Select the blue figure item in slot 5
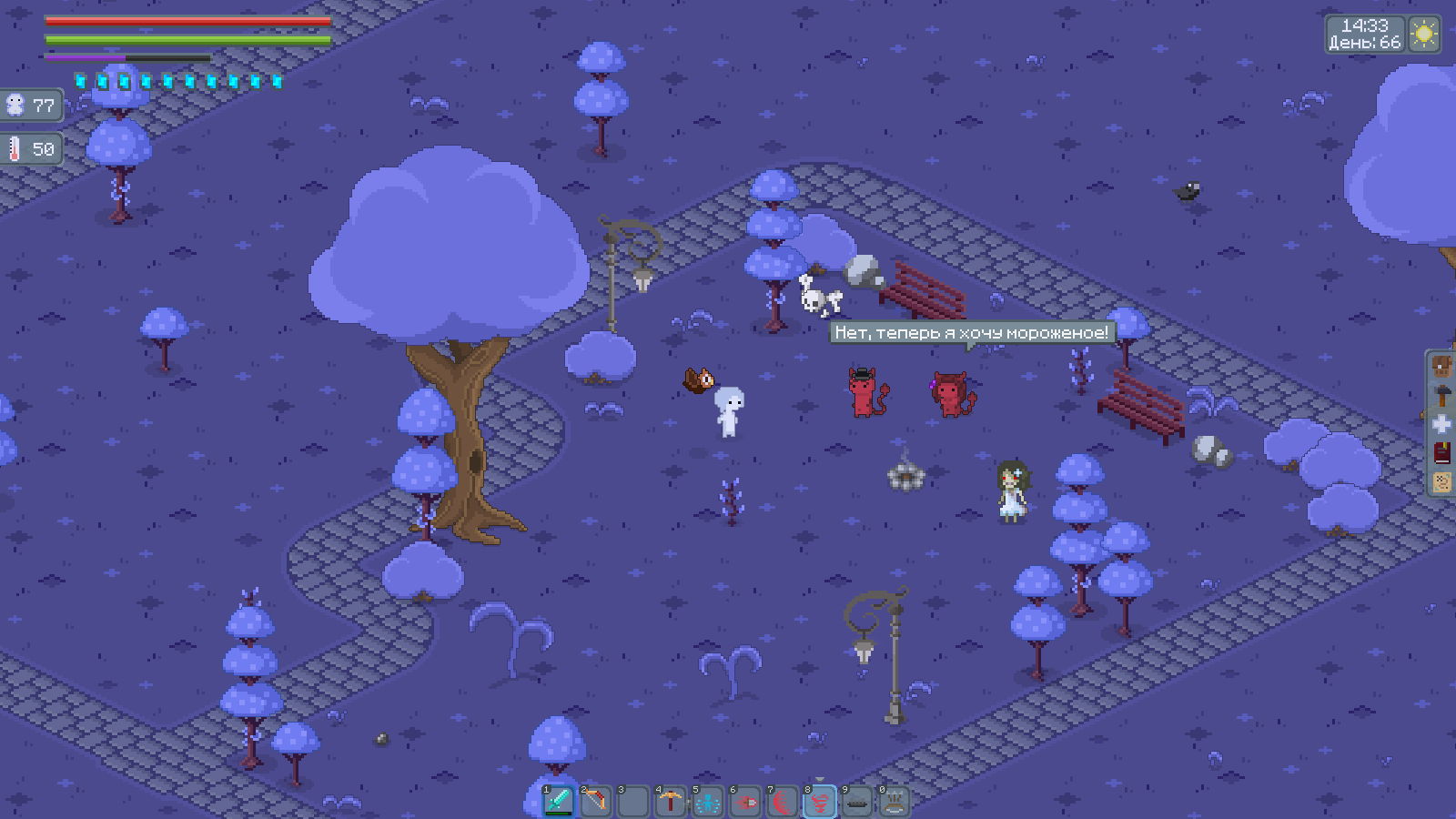The image size is (1456, 819). tap(708, 802)
